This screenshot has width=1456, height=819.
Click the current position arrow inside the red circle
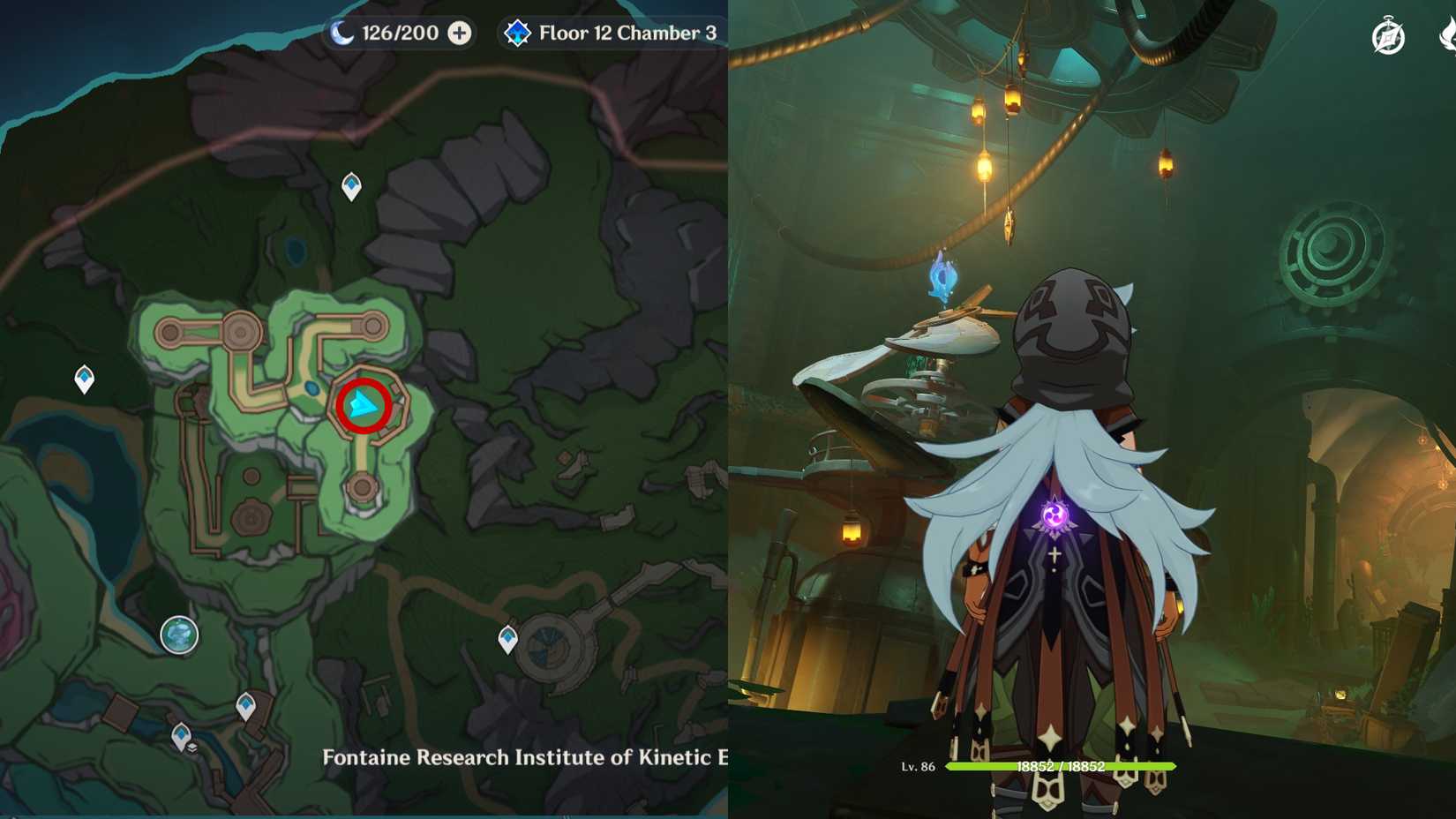(362, 404)
